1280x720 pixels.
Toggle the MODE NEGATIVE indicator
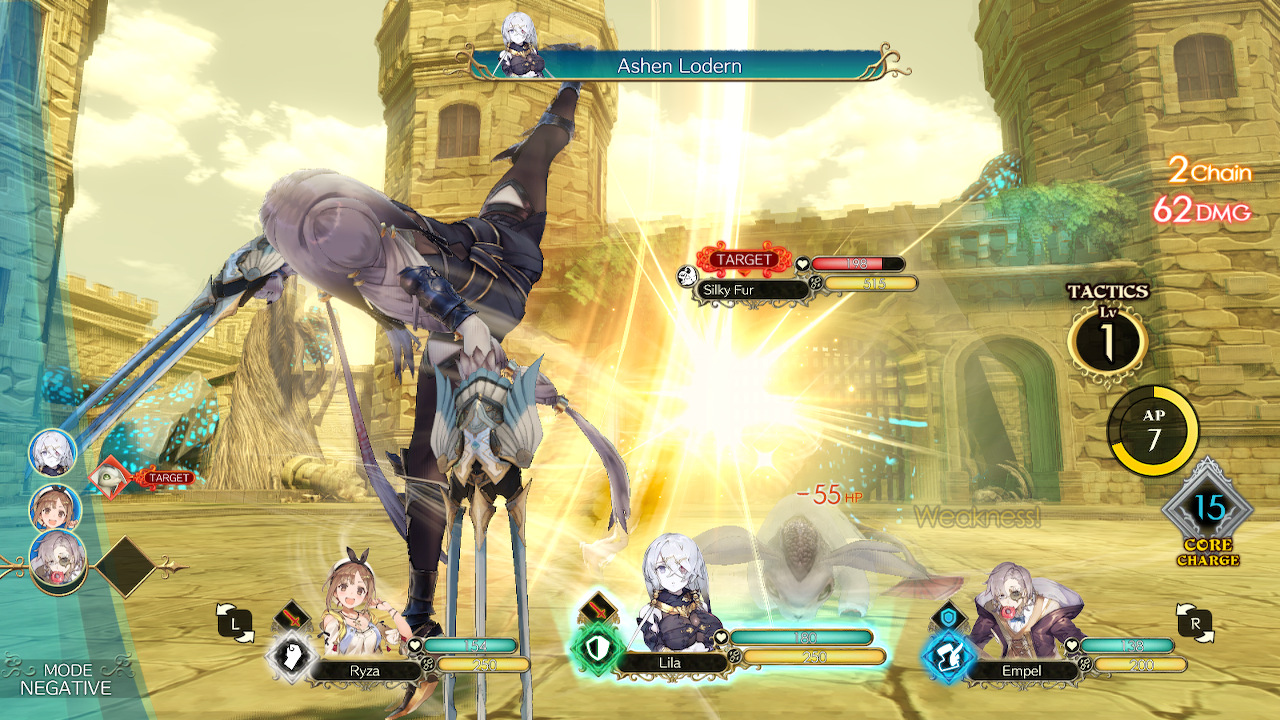tap(69, 678)
